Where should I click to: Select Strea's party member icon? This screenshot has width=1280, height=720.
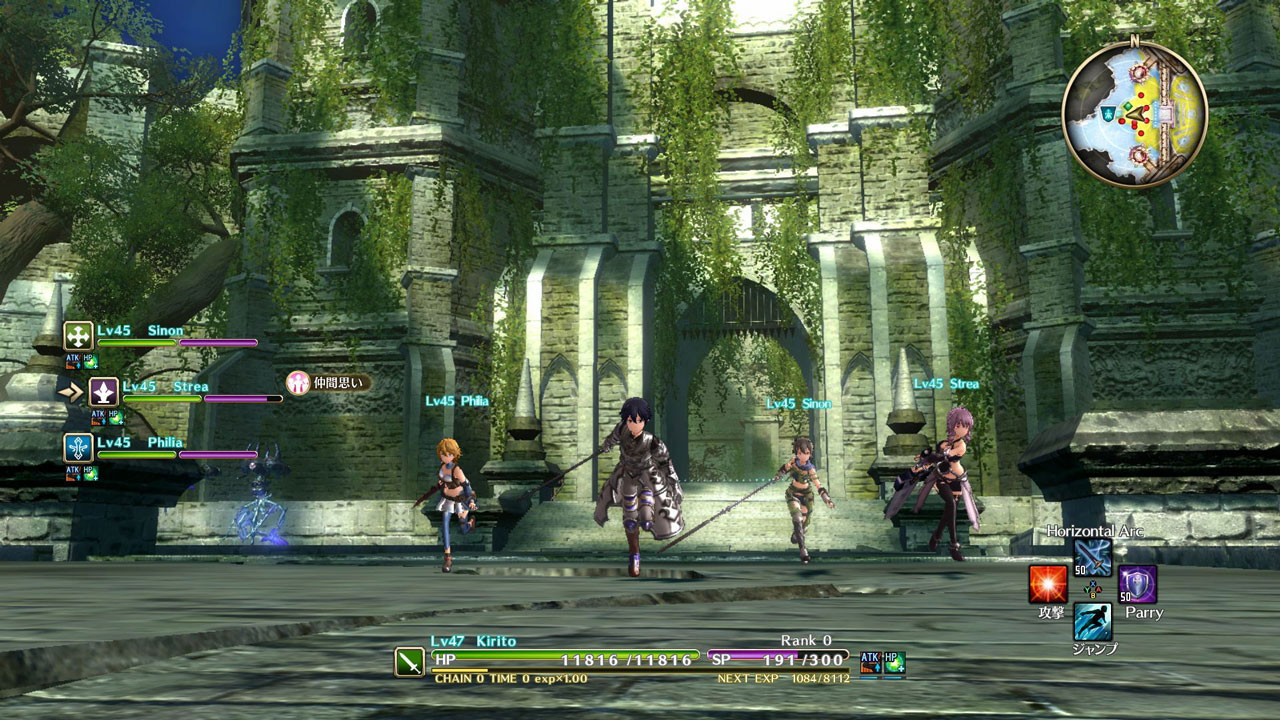point(103,392)
